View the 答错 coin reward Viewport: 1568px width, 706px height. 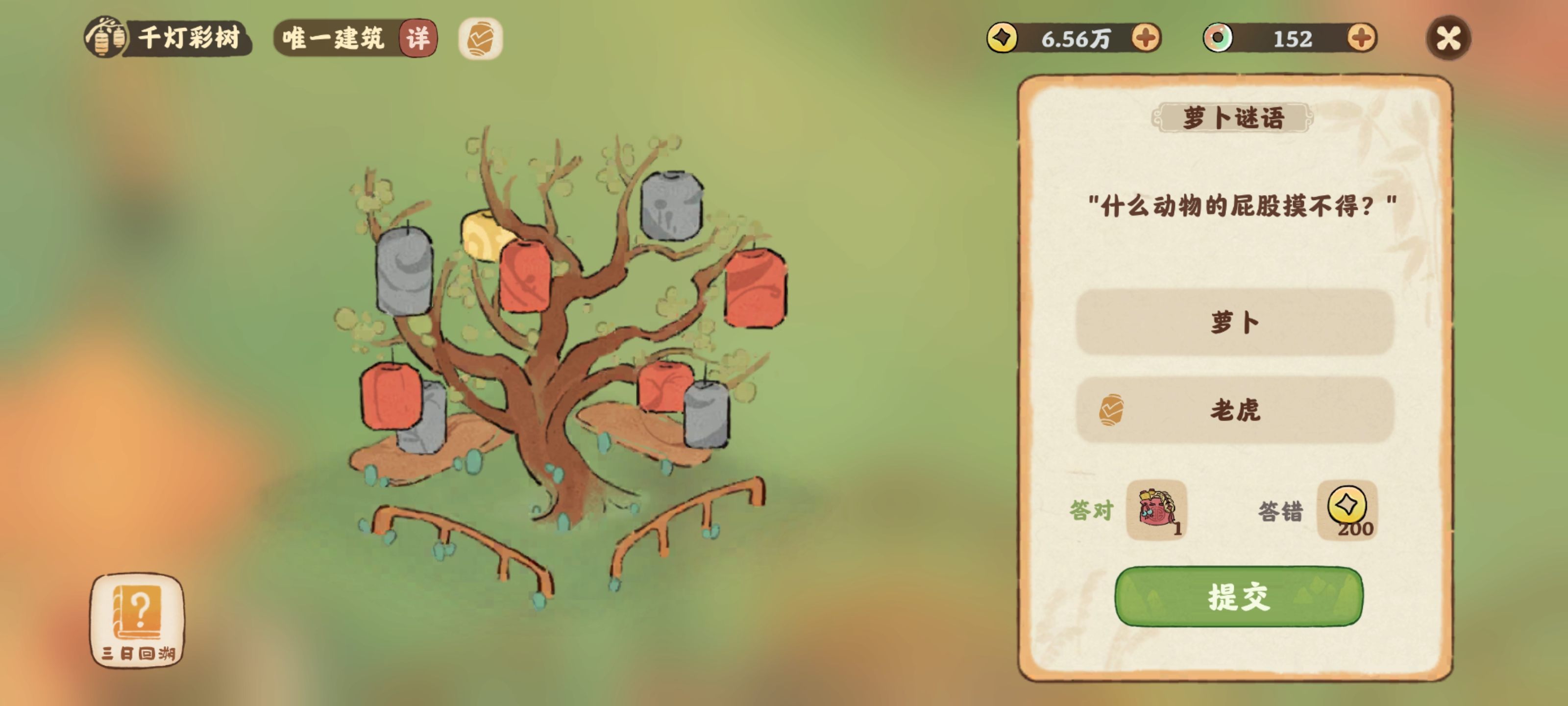[x=1347, y=510]
